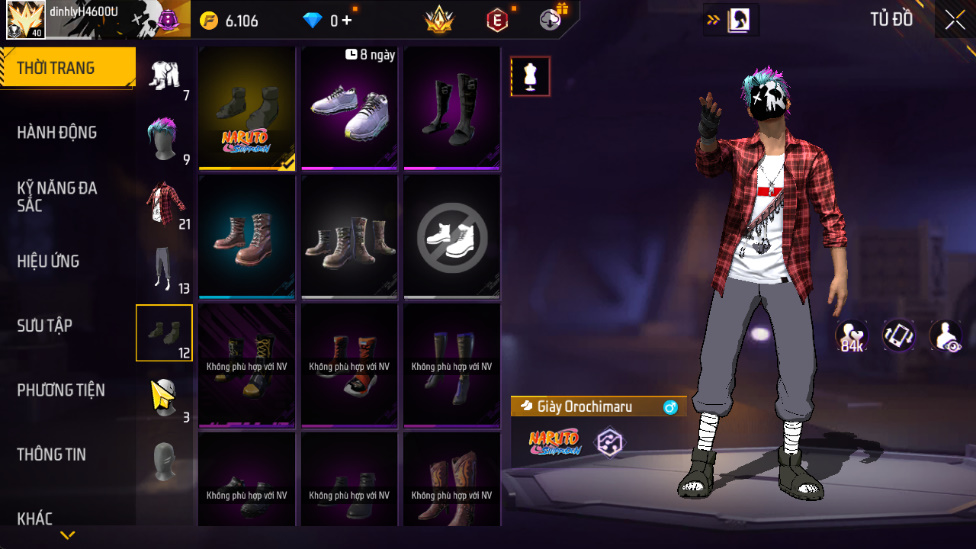Go to the Sưu Tập tab
This screenshot has width=976, height=549.
click(44, 325)
